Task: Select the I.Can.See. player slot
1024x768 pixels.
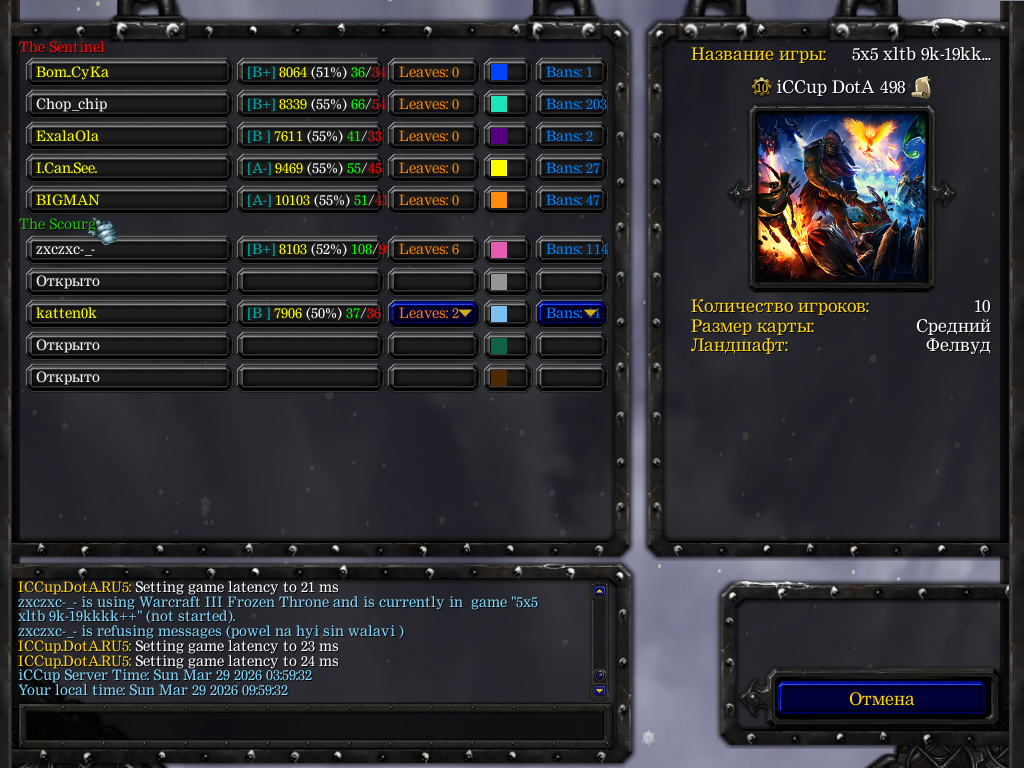Action: tap(129, 168)
